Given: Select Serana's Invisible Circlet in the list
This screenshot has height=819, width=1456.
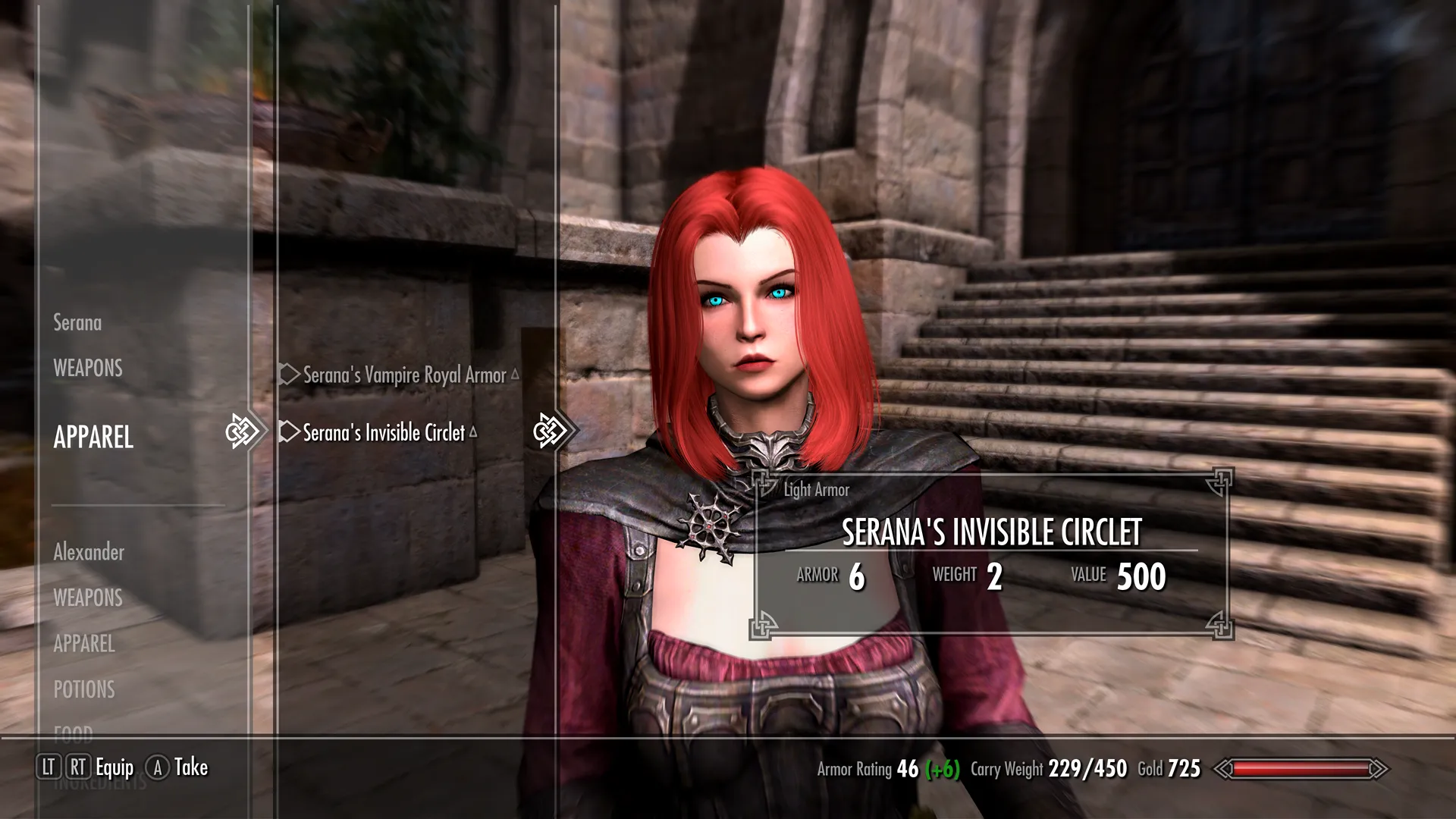Looking at the screenshot, I should tap(384, 432).
